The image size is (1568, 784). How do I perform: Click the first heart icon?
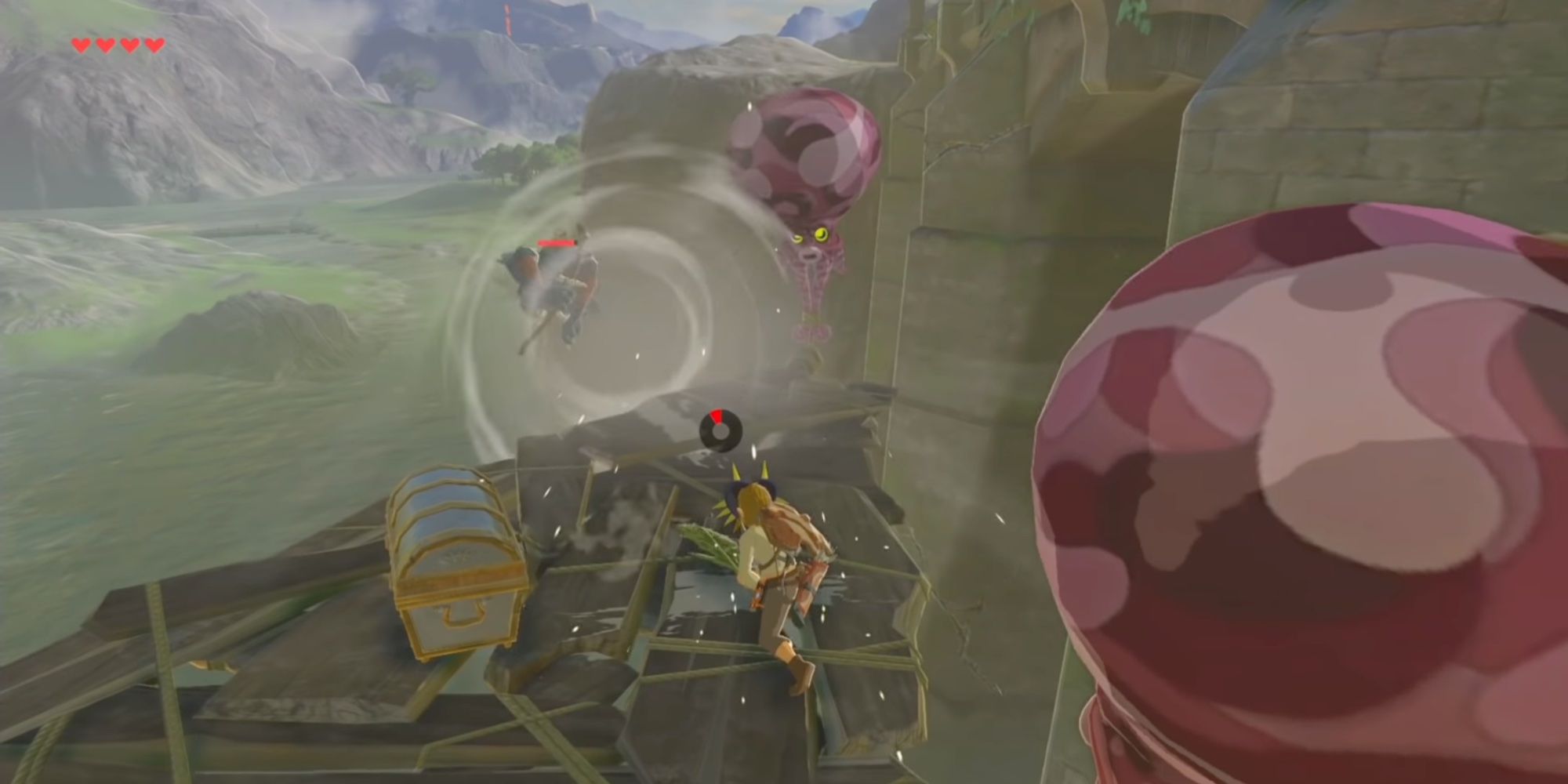(x=81, y=45)
